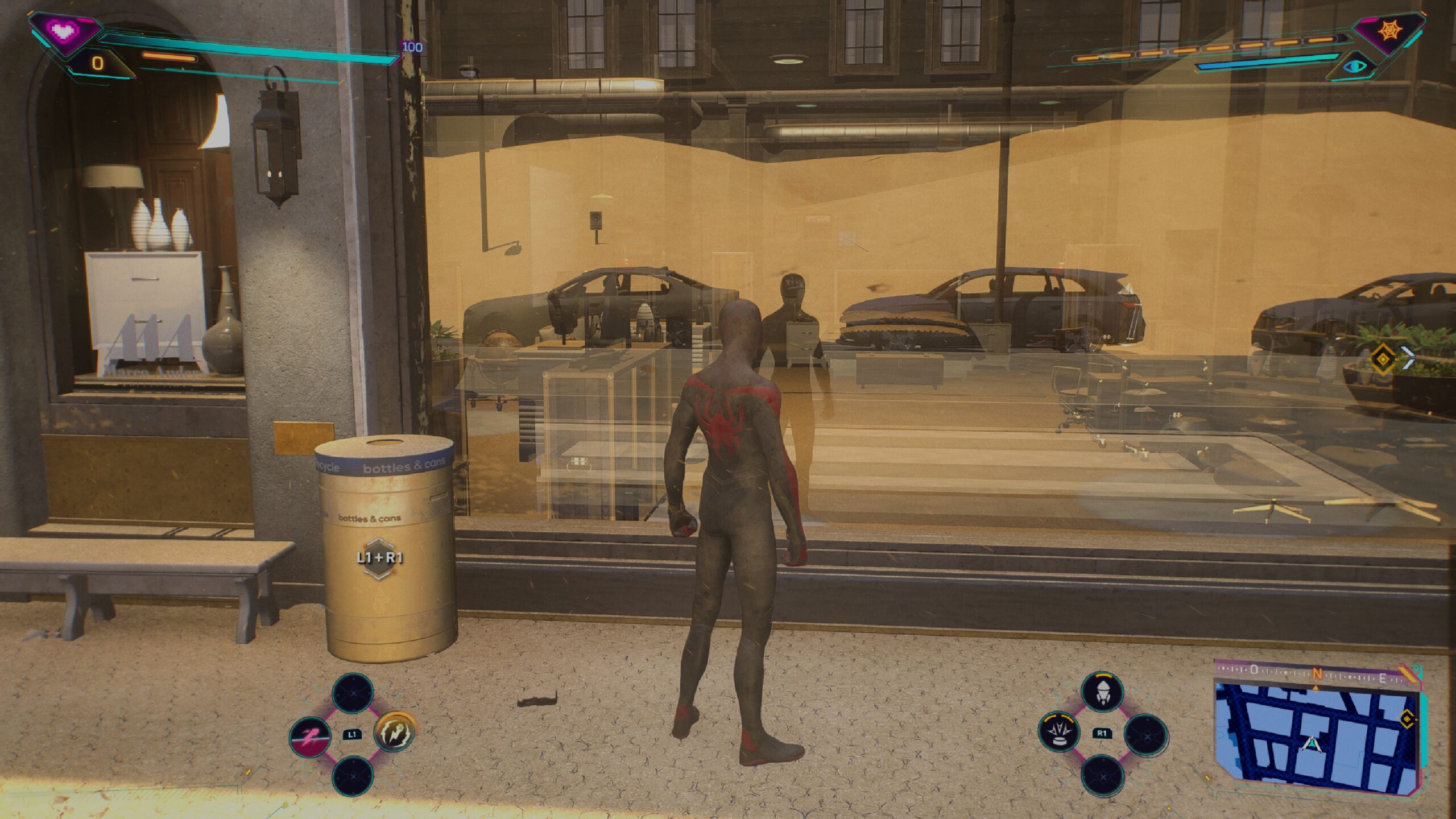Image resolution: width=1456 pixels, height=819 pixels.
Task: Click the Web Shooter gadget icon near R1
Action: pyautogui.click(x=1103, y=693)
